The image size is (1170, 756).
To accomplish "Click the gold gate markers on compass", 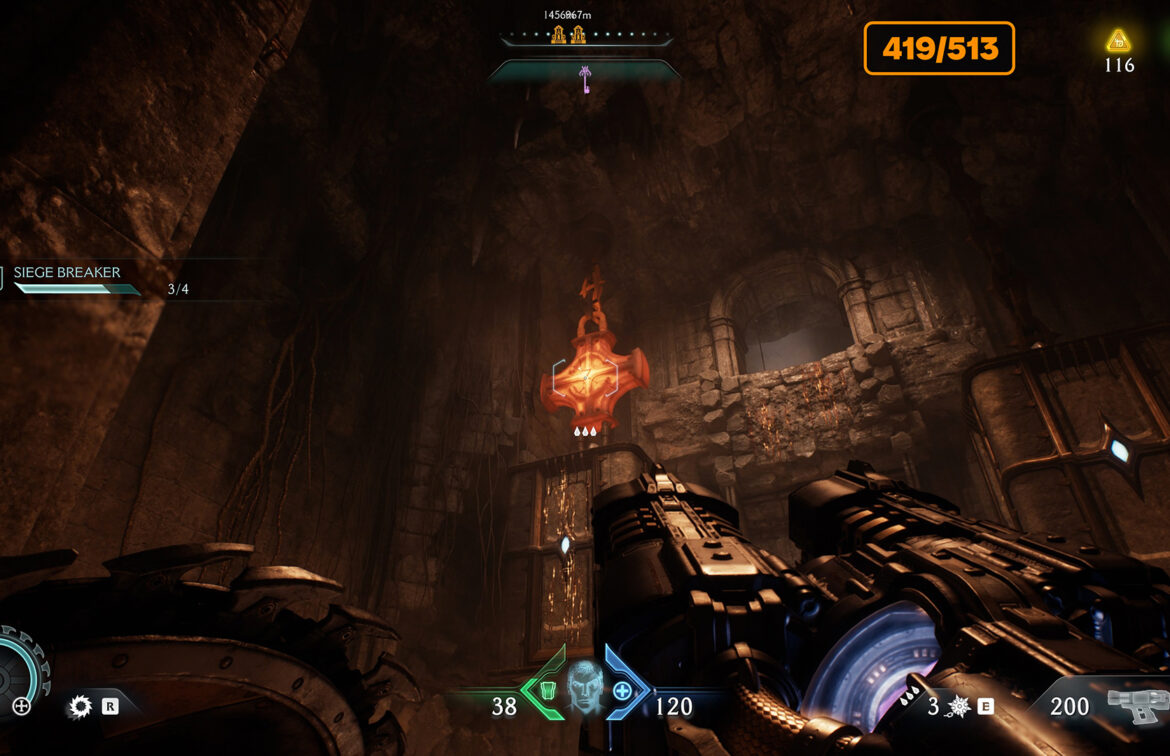I will point(567,36).
